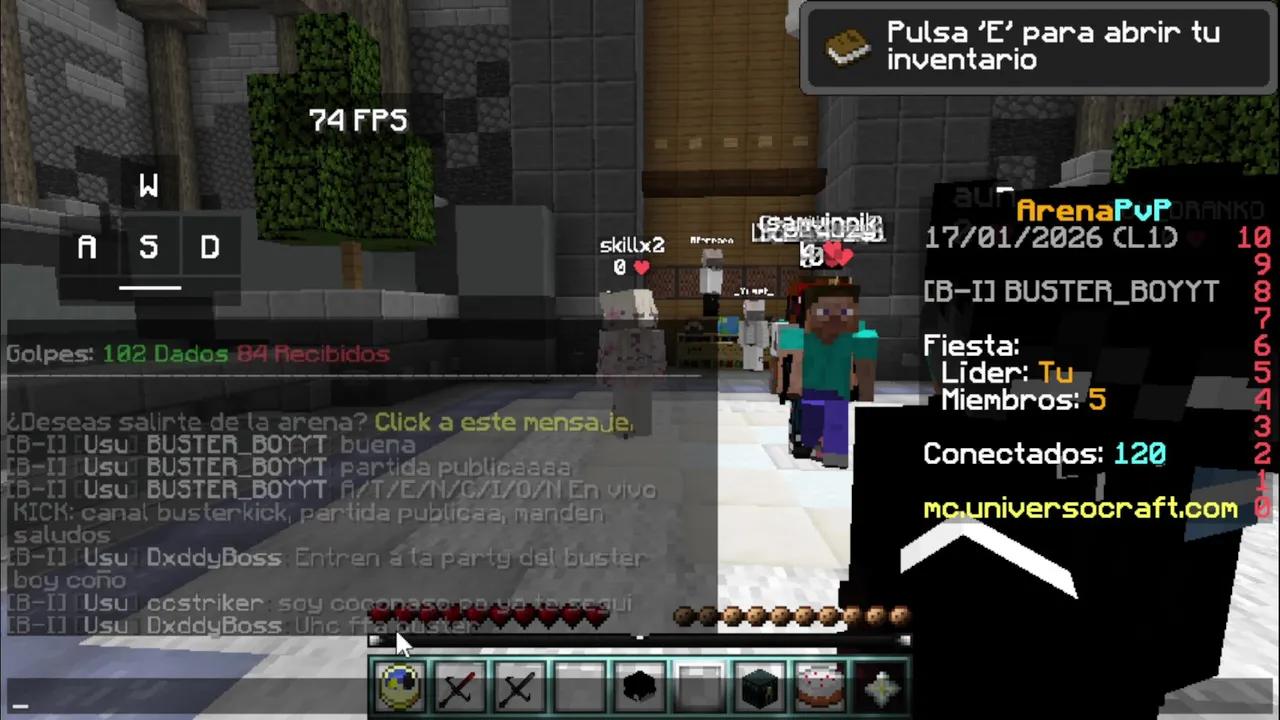This screenshot has height=720, width=1280.
Task: Click the 74 FPS counter display
Action: pos(358,120)
